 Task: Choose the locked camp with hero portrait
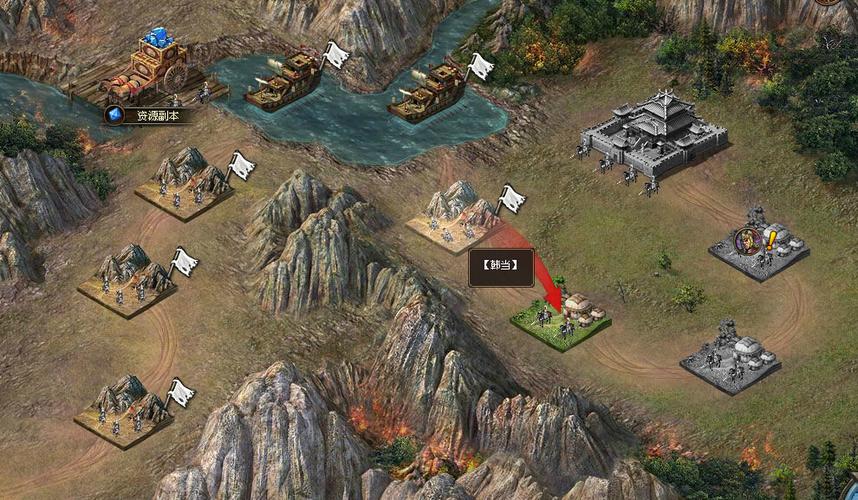[759, 244]
